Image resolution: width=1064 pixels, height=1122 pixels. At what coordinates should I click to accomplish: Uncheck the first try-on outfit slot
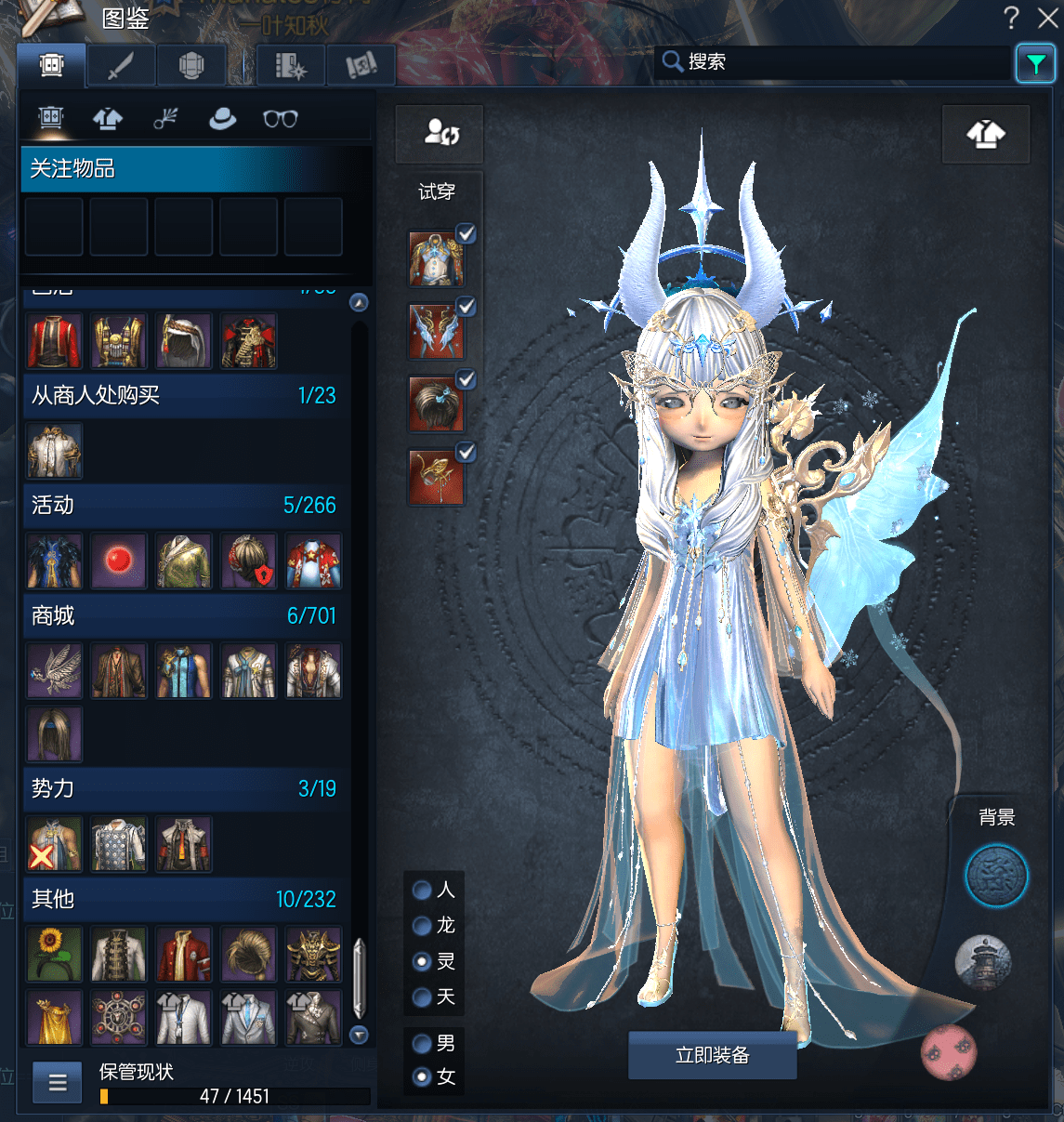pos(466,234)
